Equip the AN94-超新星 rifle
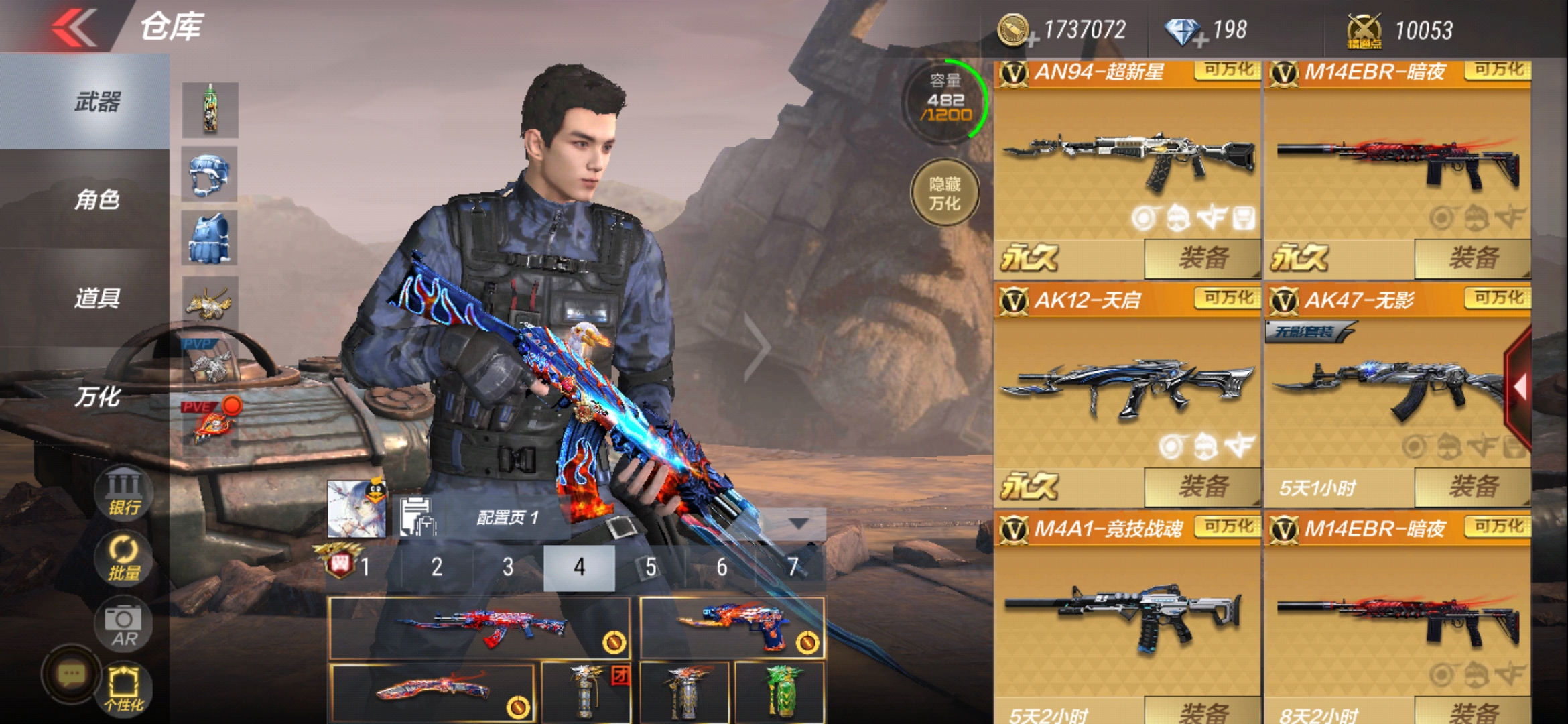The width and height of the screenshot is (1568, 724). (1202, 258)
